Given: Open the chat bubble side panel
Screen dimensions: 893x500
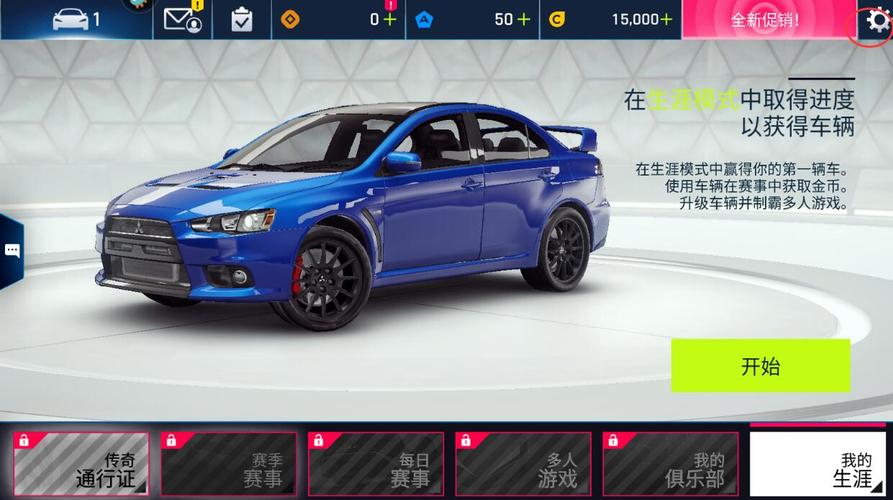Looking at the screenshot, I should tap(12, 251).
